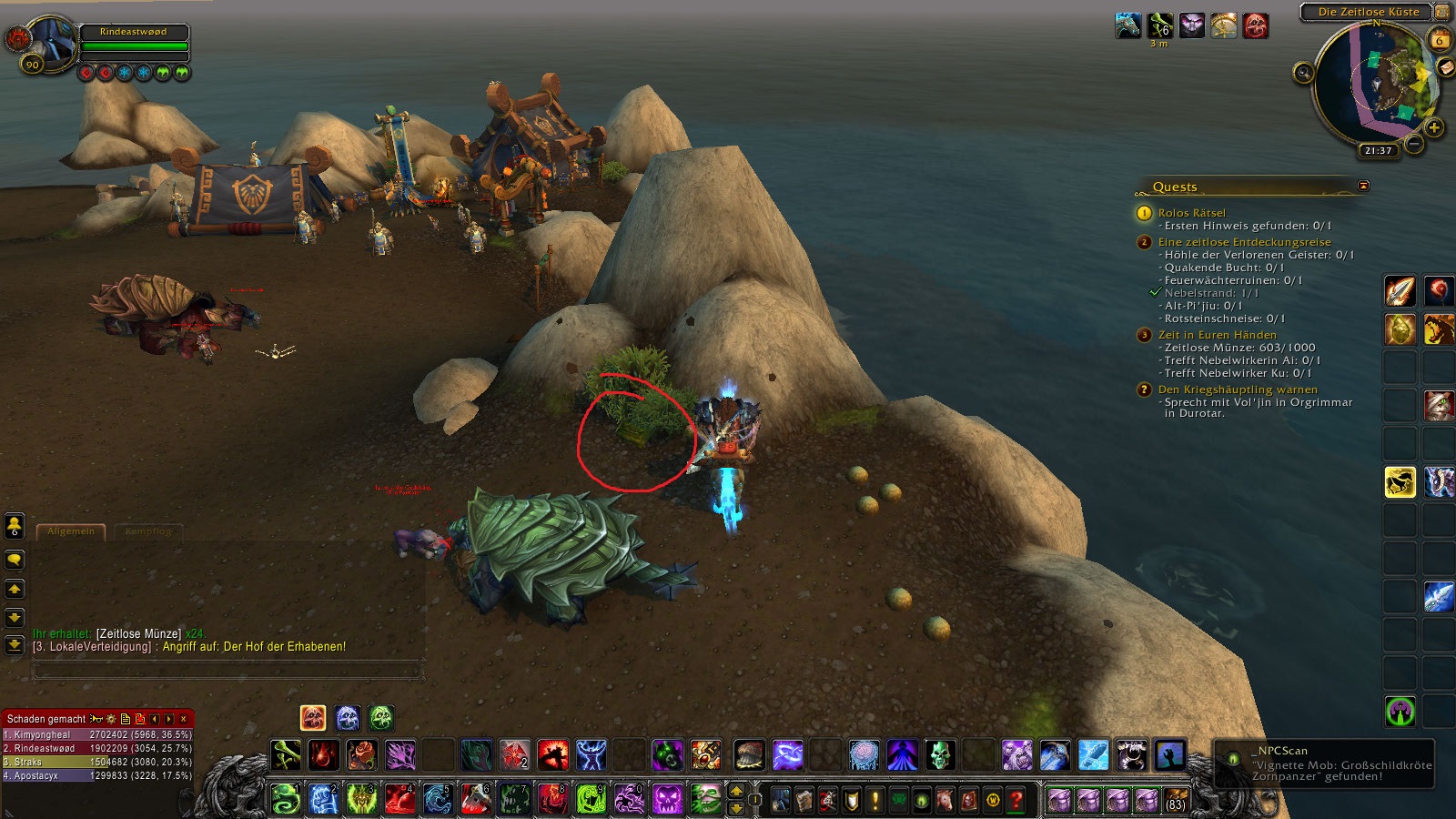Open the red question mark help button
This screenshot has height=819, width=1456.
(x=1016, y=800)
